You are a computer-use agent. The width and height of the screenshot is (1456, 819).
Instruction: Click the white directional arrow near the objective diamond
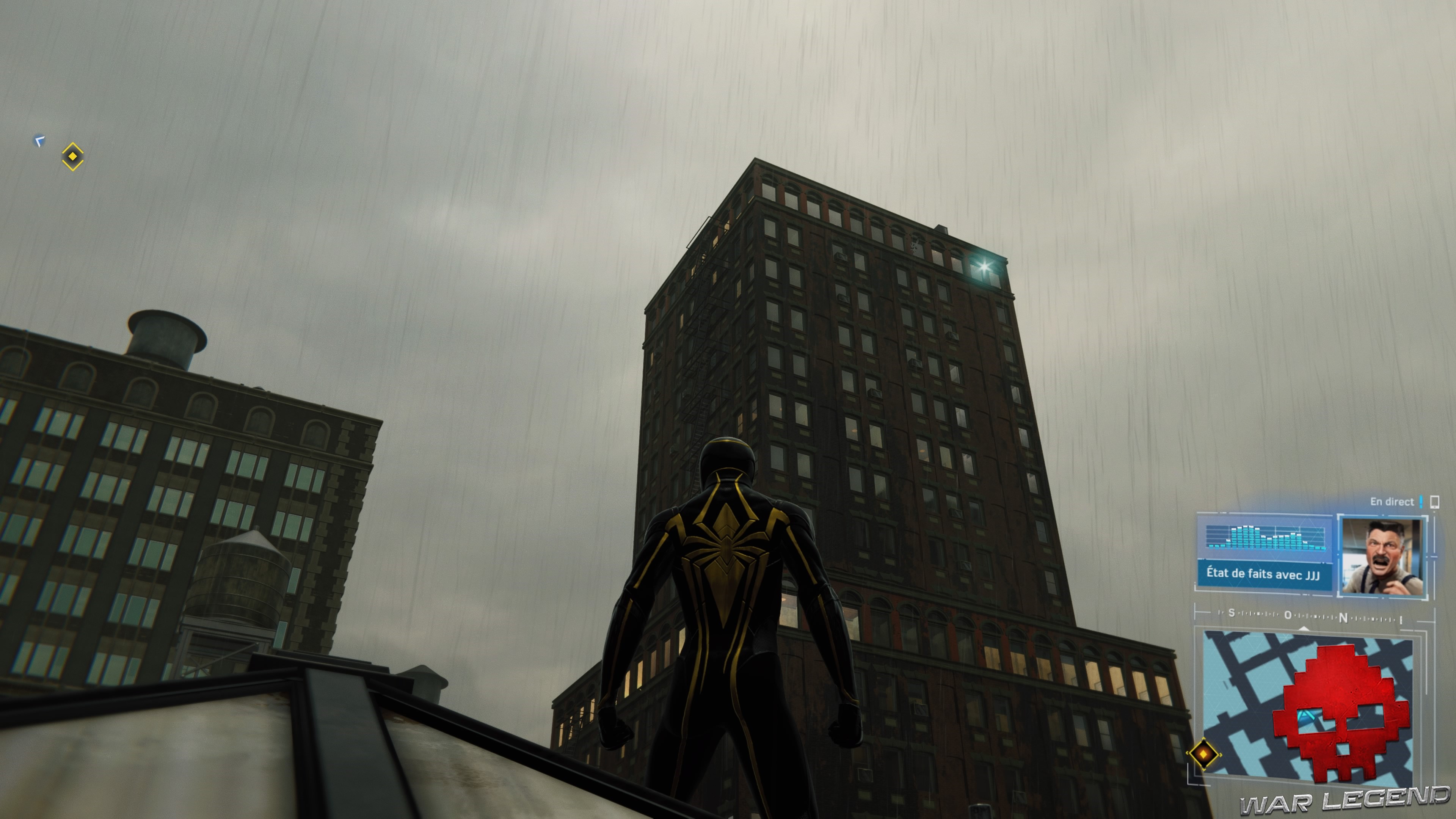[38, 141]
